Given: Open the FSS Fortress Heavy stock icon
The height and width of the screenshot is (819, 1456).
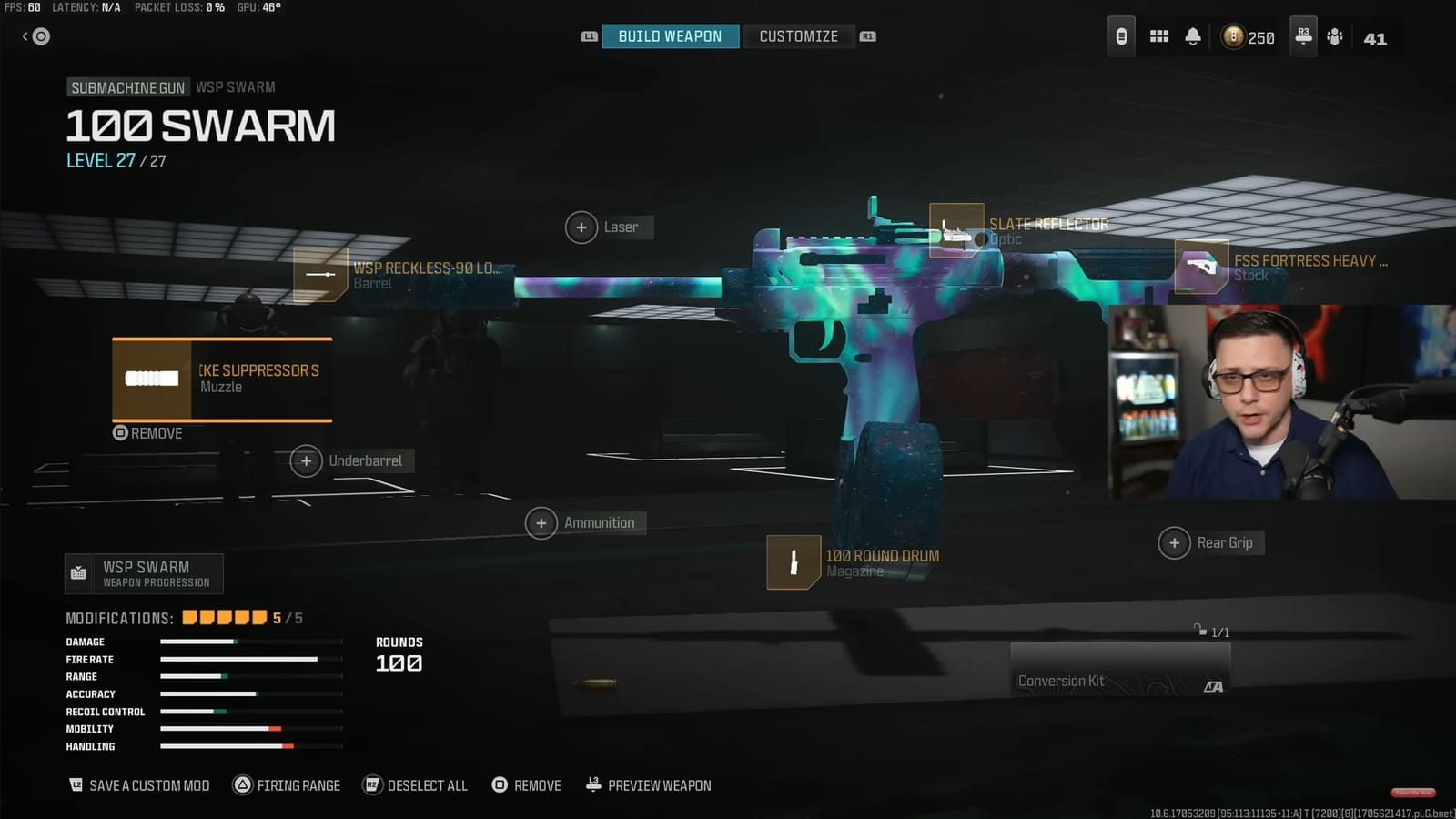Looking at the screenshot, I should pos(1201,268).
